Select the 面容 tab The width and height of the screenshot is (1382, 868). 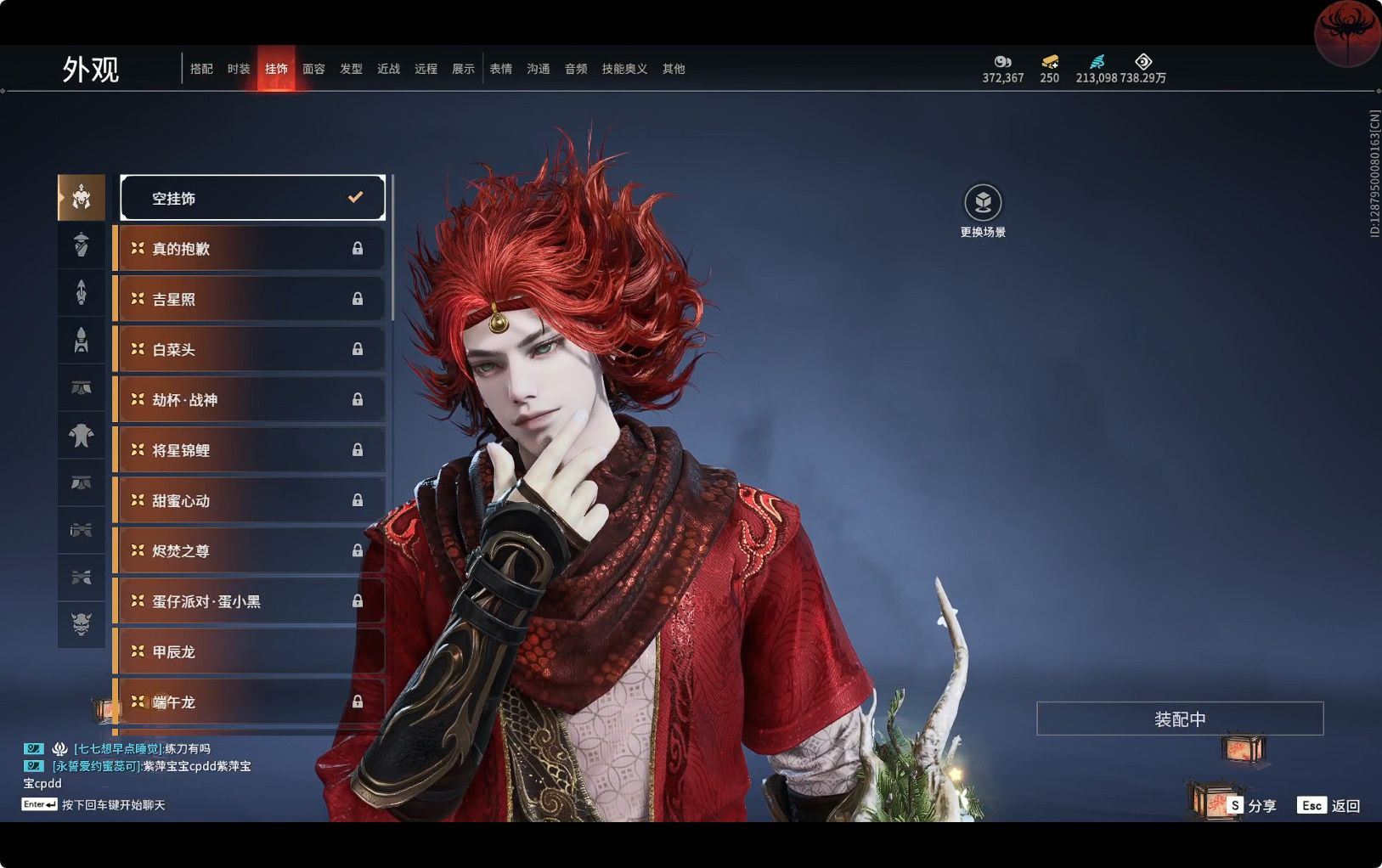(313, 69)
